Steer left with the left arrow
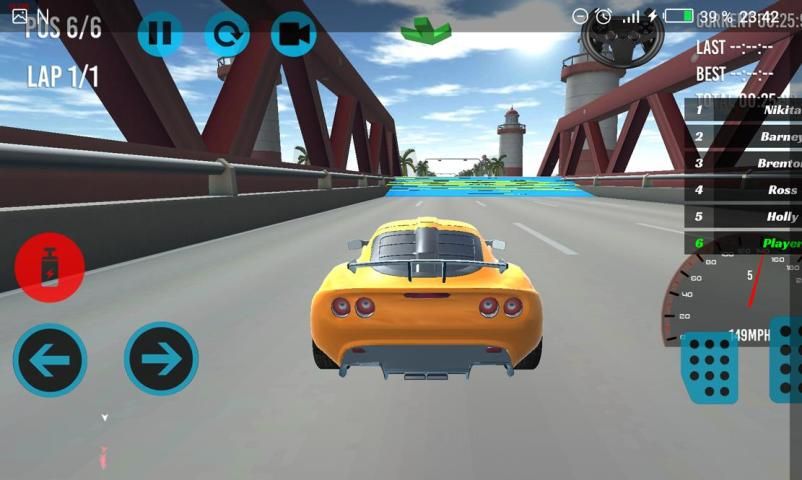This screenshot has height=480, width=802. [50, 359]
